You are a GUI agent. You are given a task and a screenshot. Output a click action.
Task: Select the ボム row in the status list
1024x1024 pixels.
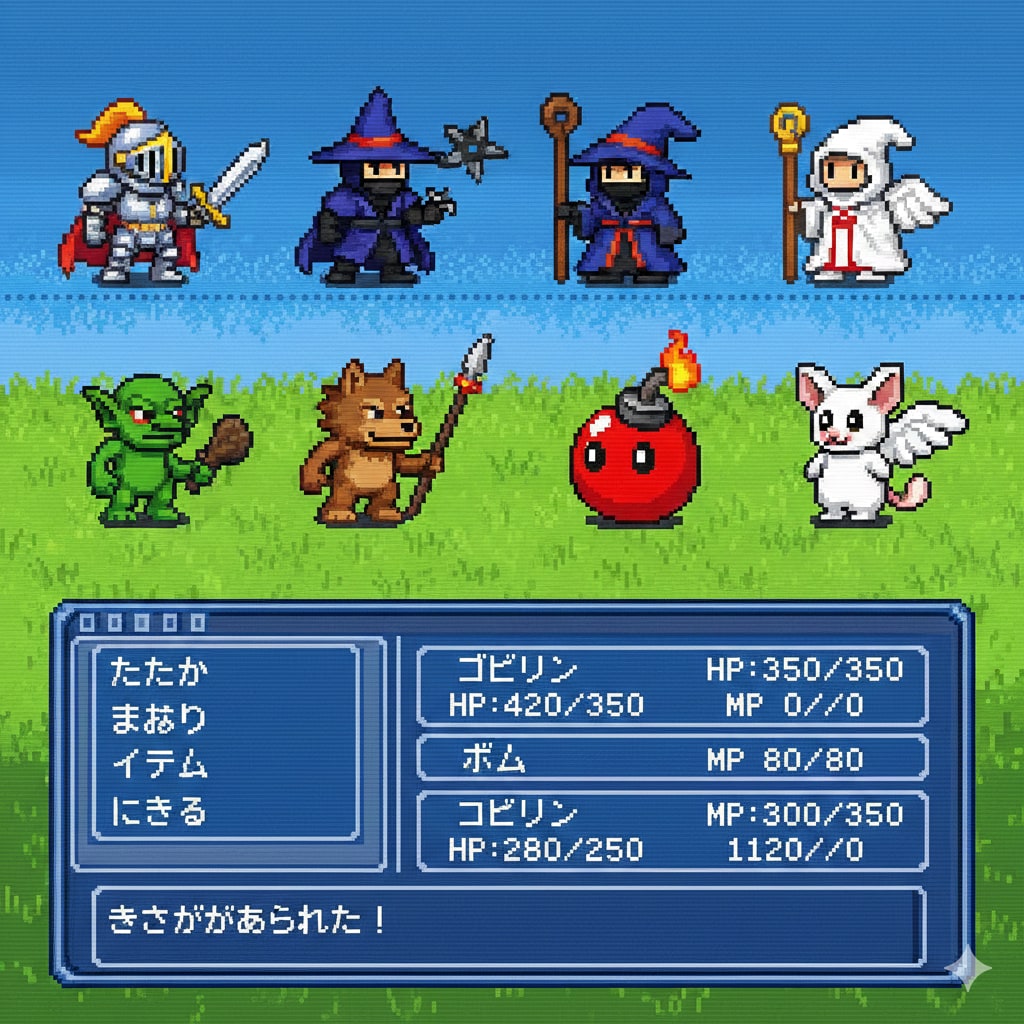coord(671,759)
